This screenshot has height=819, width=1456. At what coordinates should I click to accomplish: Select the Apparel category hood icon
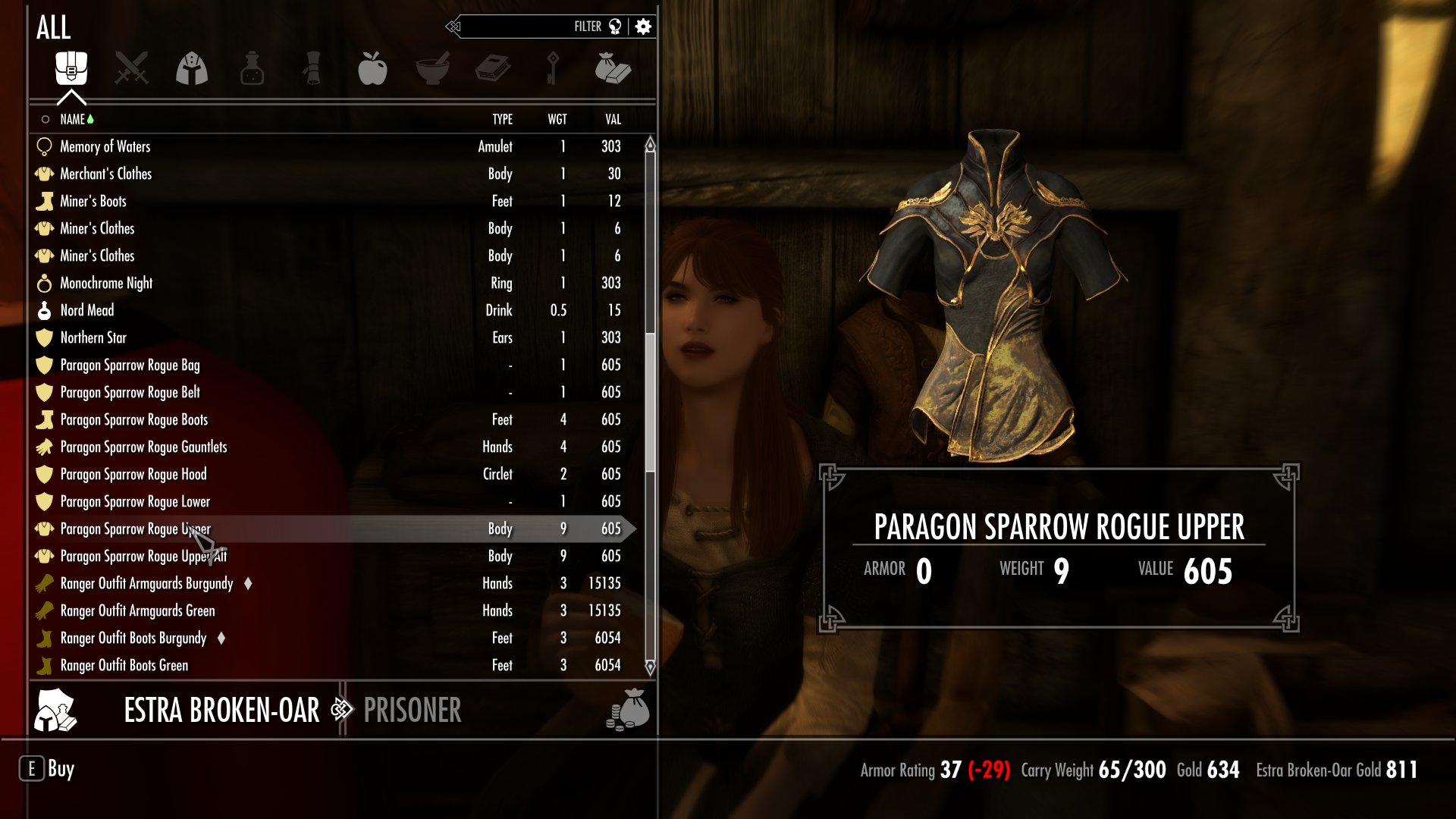click(192, 68)
